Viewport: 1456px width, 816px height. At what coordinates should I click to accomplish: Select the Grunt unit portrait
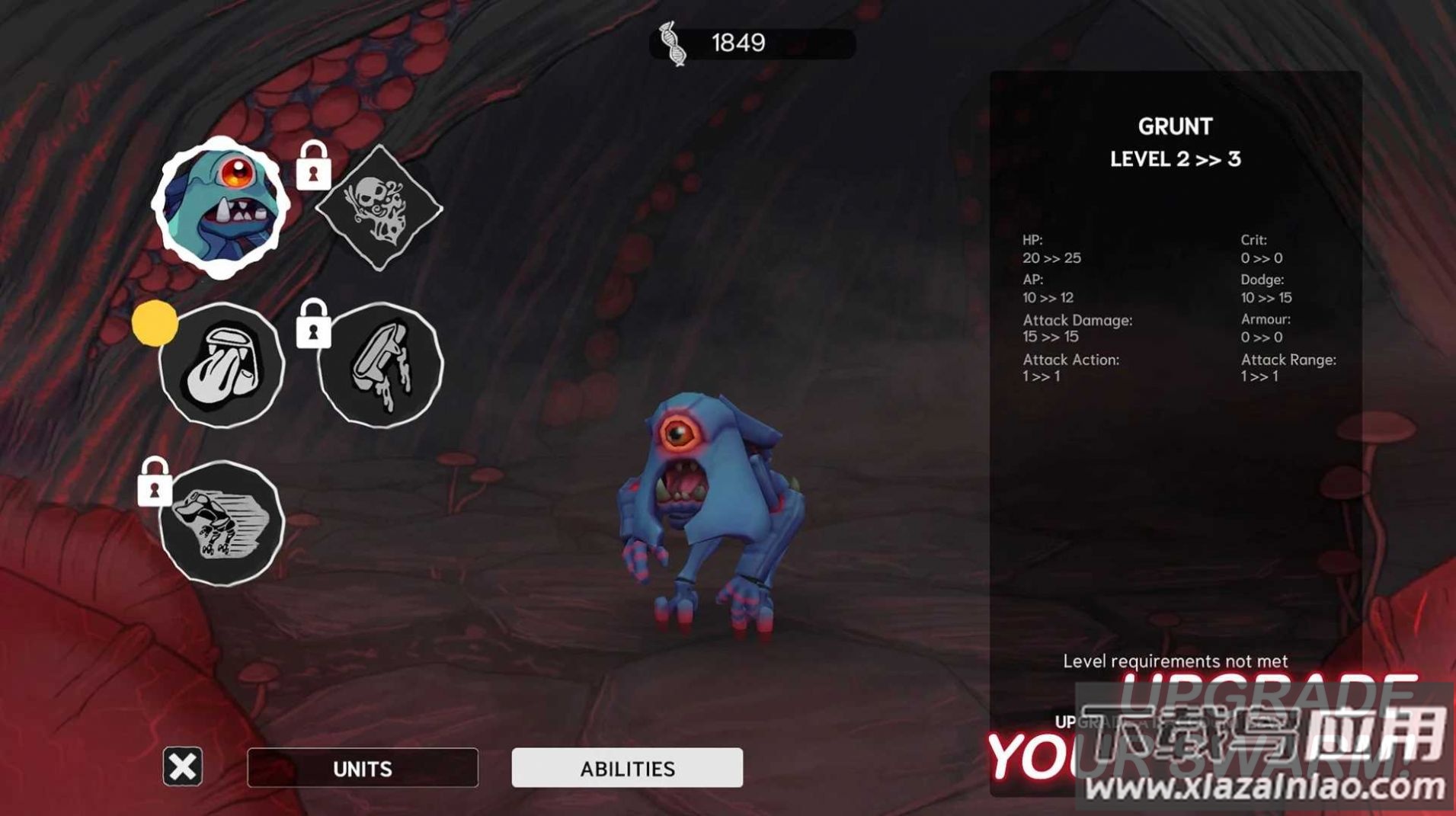(221, 206)
